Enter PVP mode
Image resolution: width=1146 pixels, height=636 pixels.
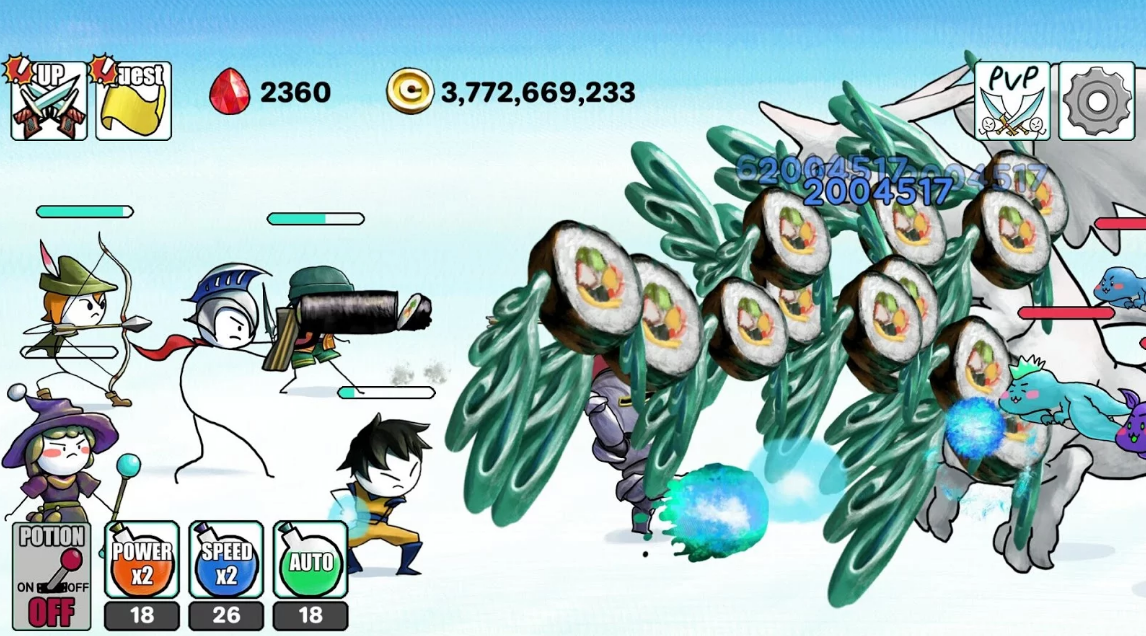(x=1012, y=101)
